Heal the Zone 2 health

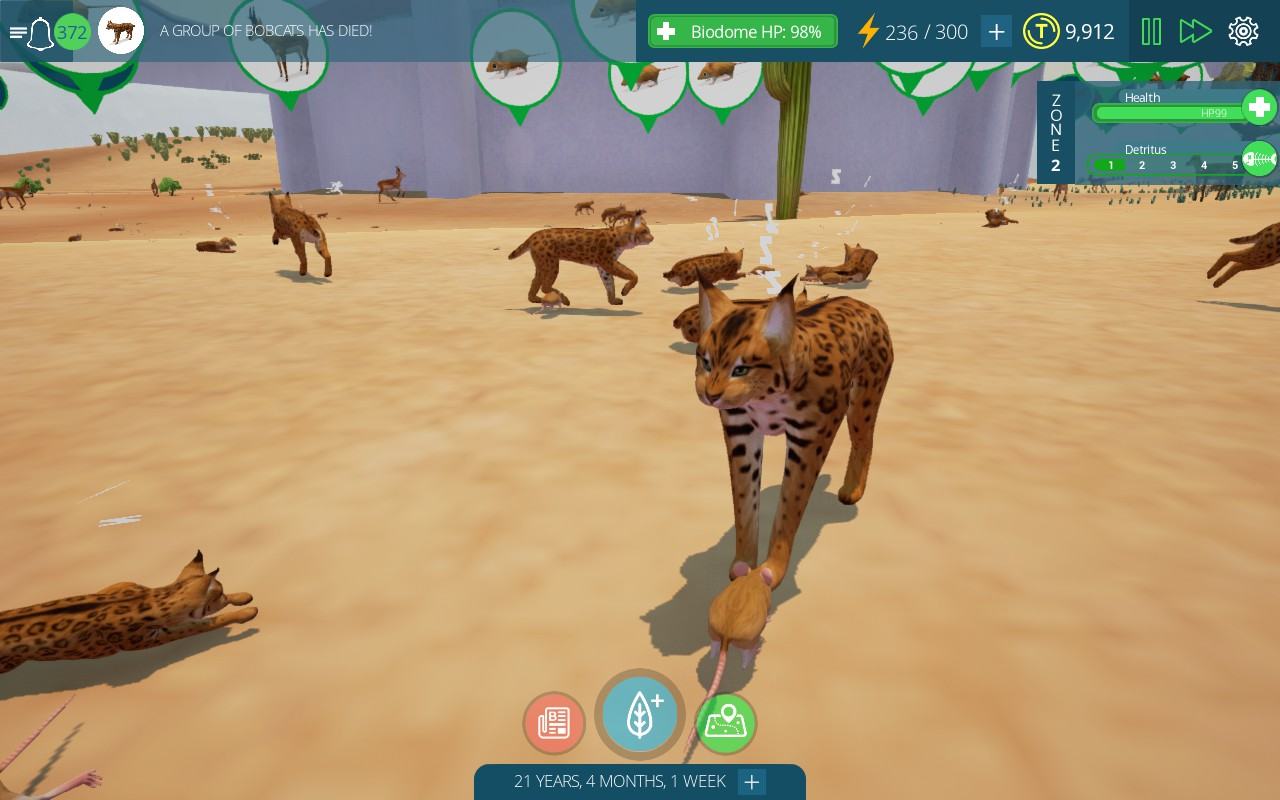pyautogui.click(x=1258, y=107)
